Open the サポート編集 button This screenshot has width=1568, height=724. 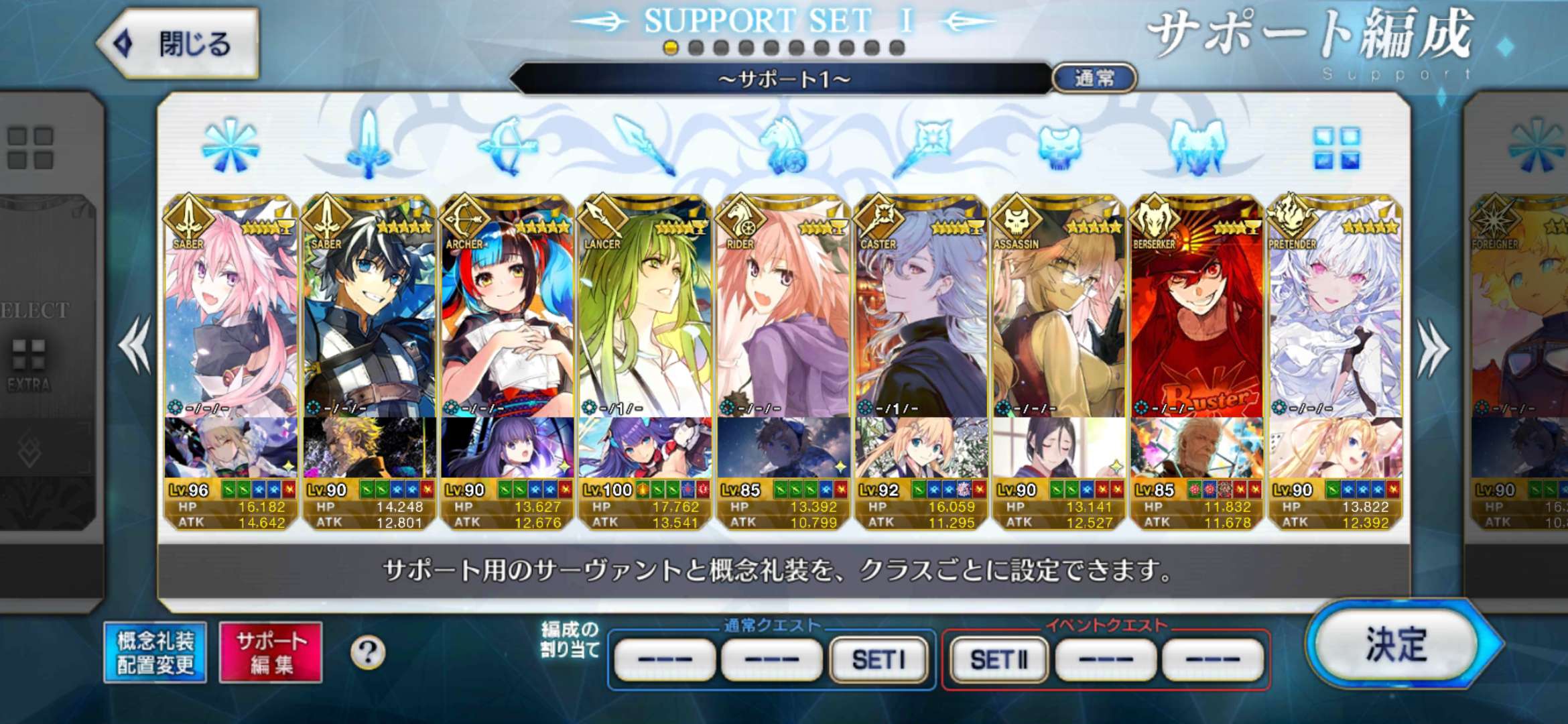point(271,652)
